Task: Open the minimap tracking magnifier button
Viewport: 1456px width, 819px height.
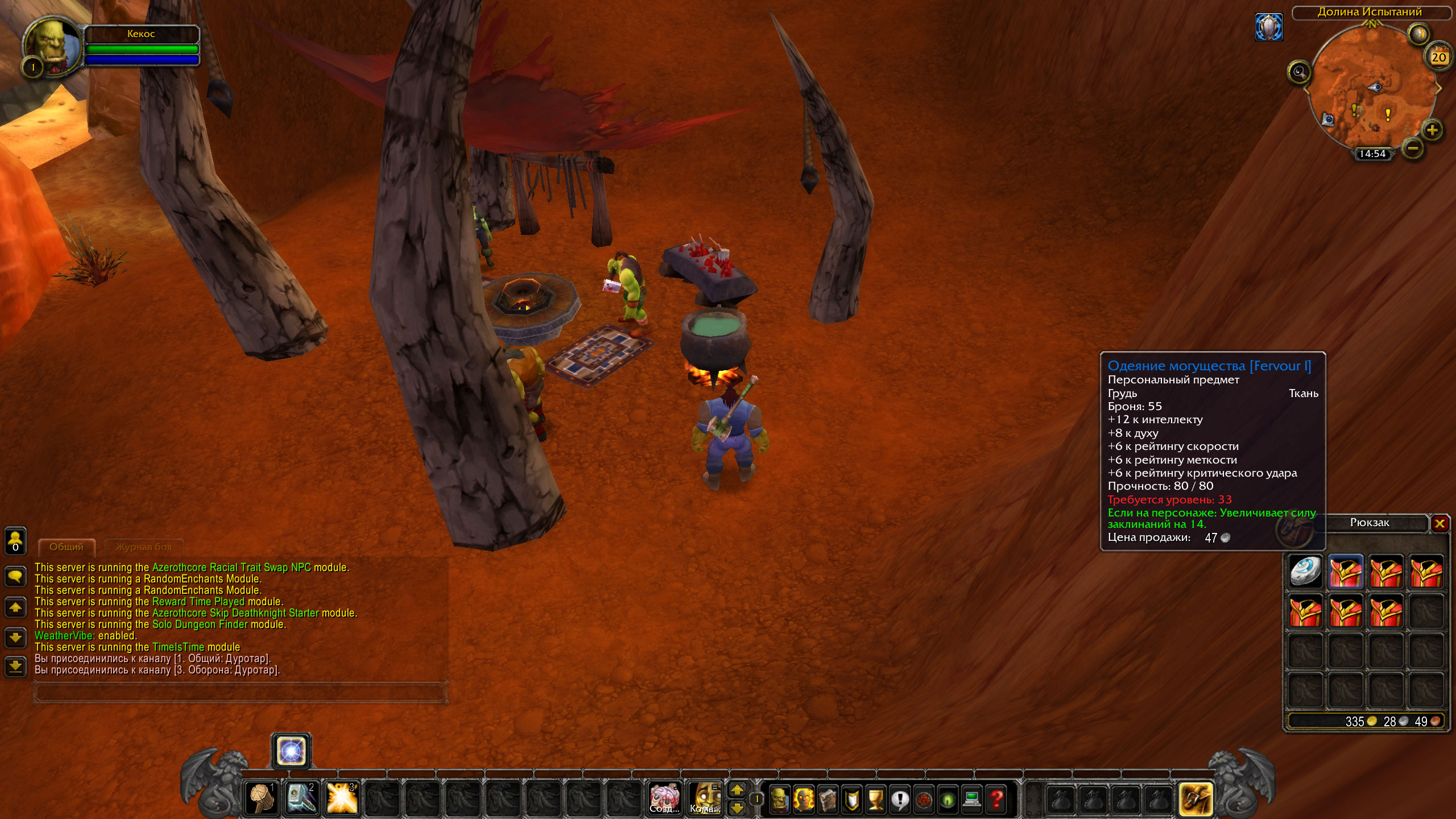Action: pos(1299,72)
